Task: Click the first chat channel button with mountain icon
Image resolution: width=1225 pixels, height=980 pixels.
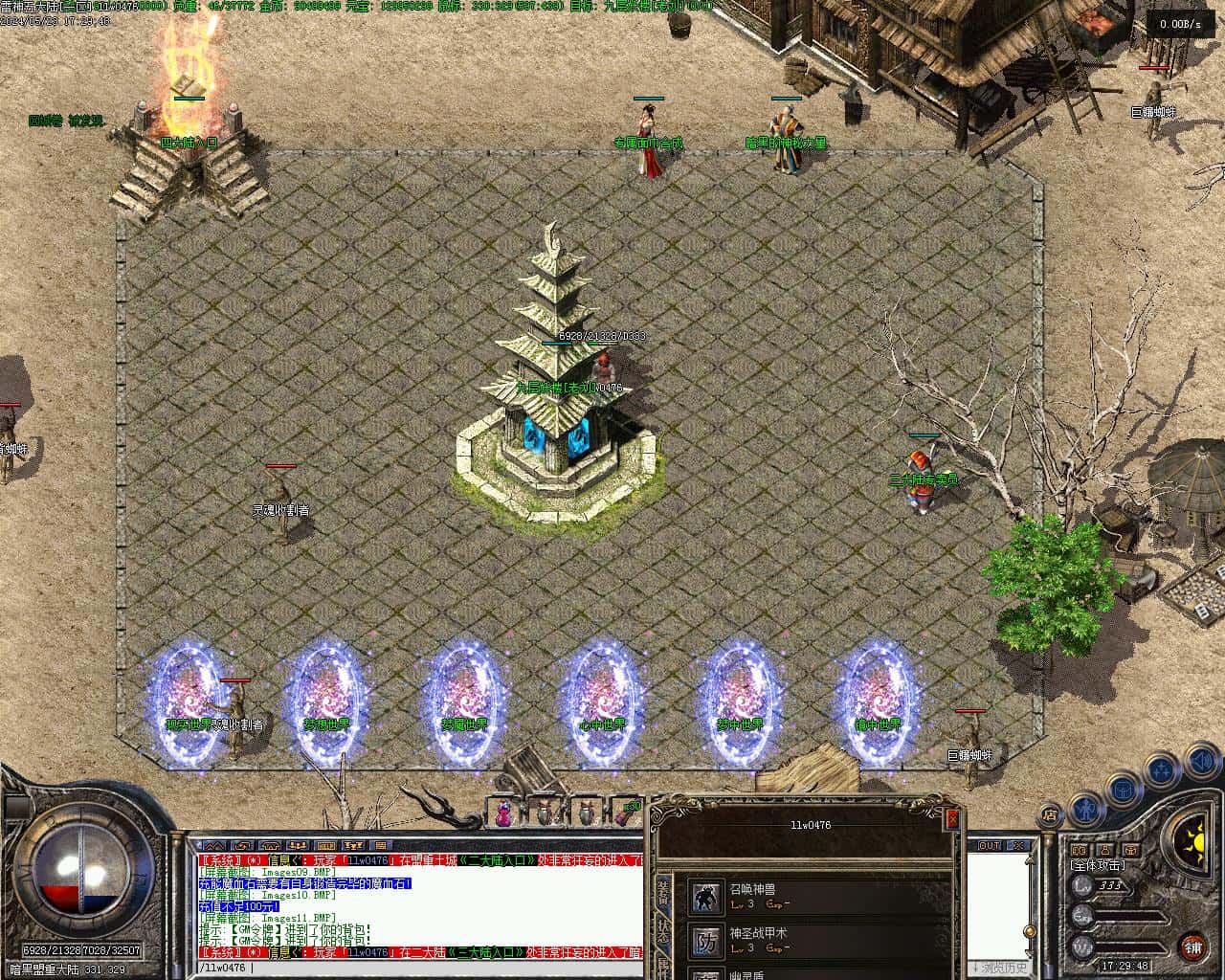Action: [x=213, y=846]
